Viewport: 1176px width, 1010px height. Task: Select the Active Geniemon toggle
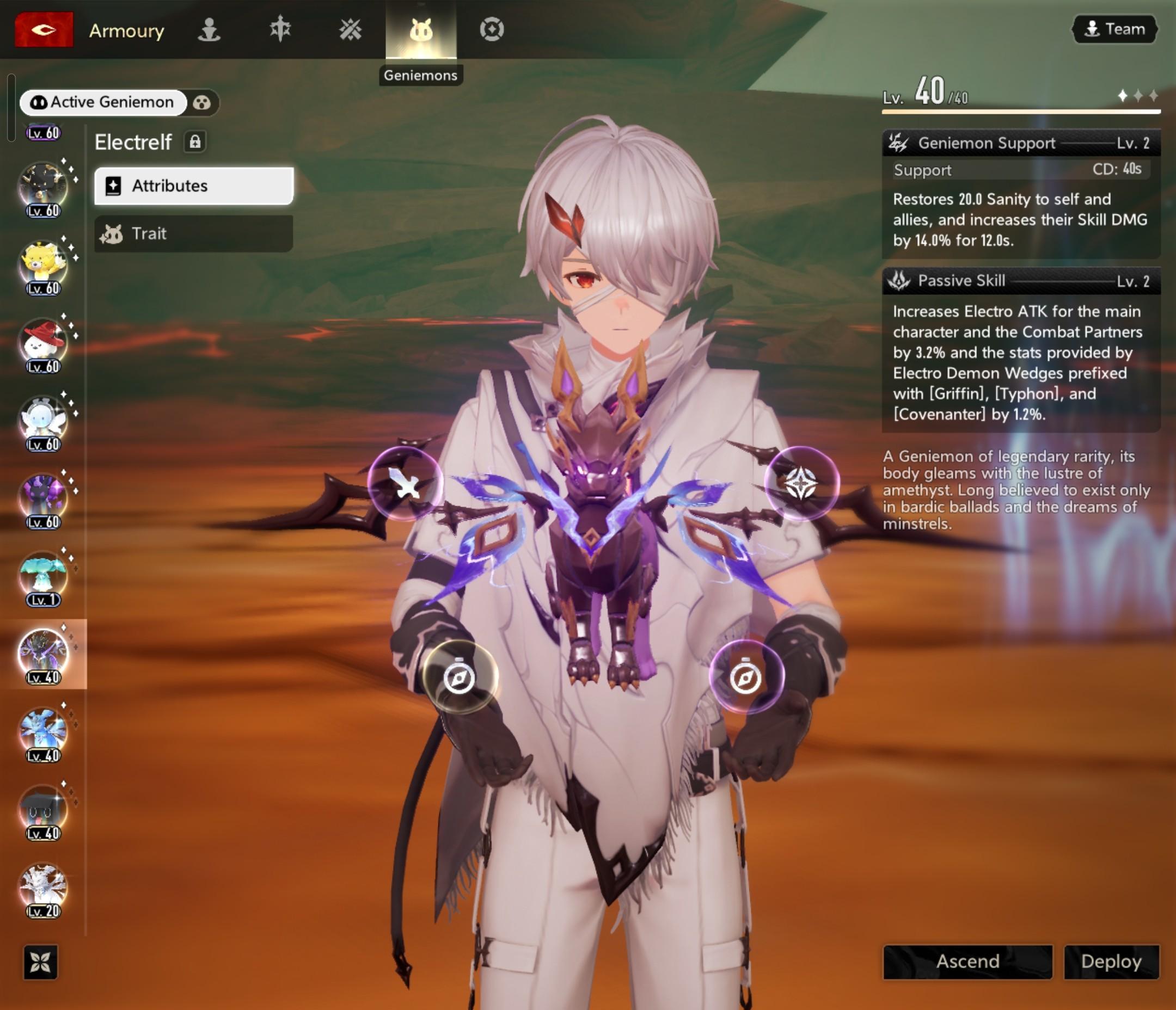103,102
